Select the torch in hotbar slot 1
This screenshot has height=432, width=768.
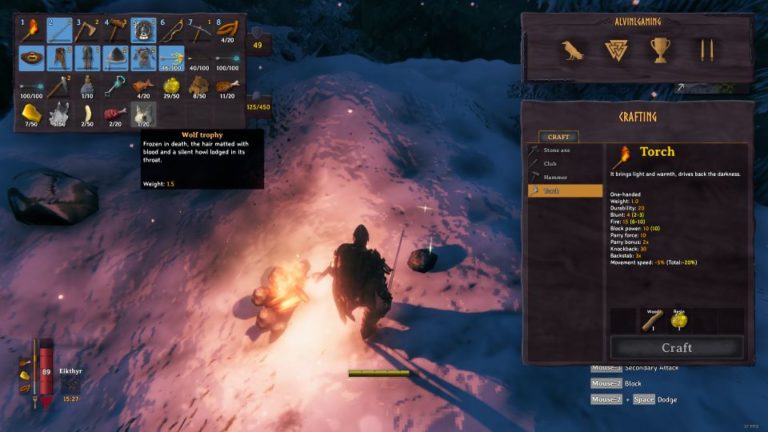tap(32, 30)
